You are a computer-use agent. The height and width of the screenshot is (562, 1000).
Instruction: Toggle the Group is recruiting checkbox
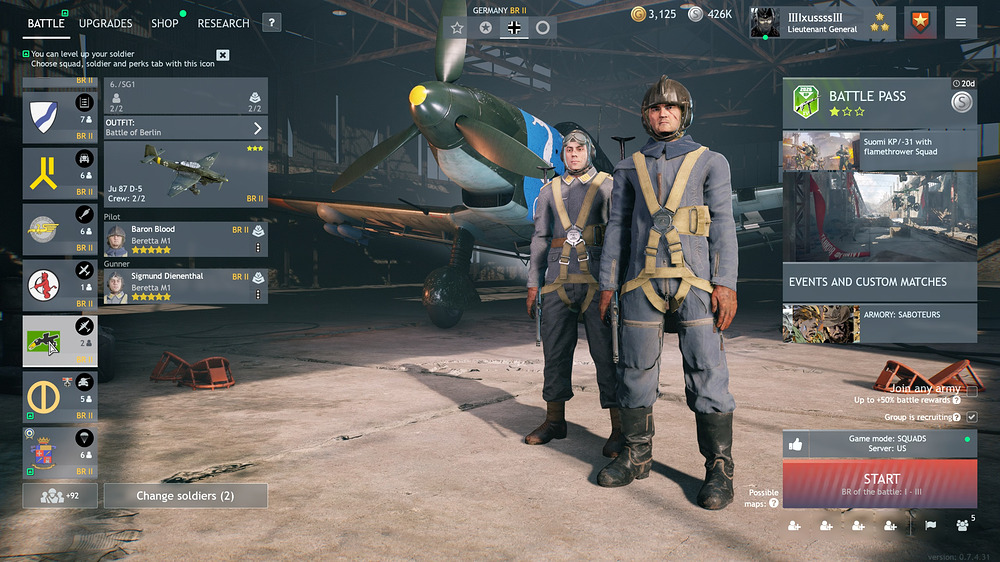tap(971, 416)
